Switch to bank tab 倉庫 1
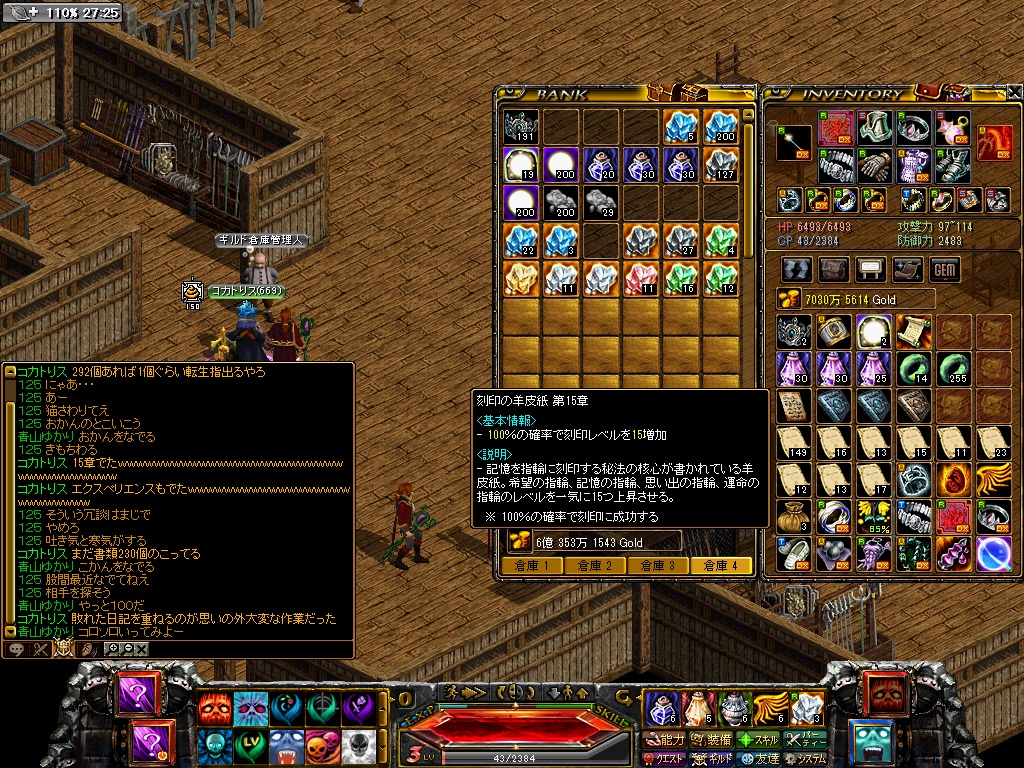The image size is (1024, 768). pyautogui.click(x=531, y=565)
